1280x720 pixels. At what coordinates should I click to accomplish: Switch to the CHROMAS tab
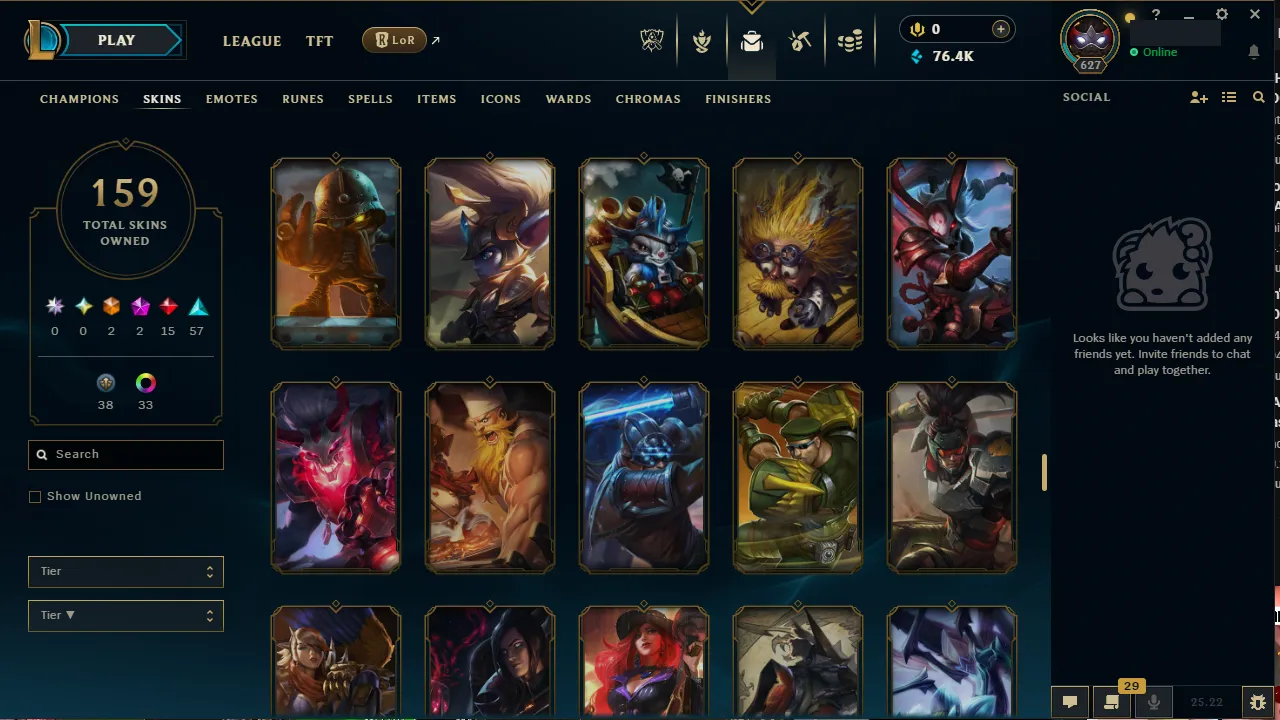[648, 99]
